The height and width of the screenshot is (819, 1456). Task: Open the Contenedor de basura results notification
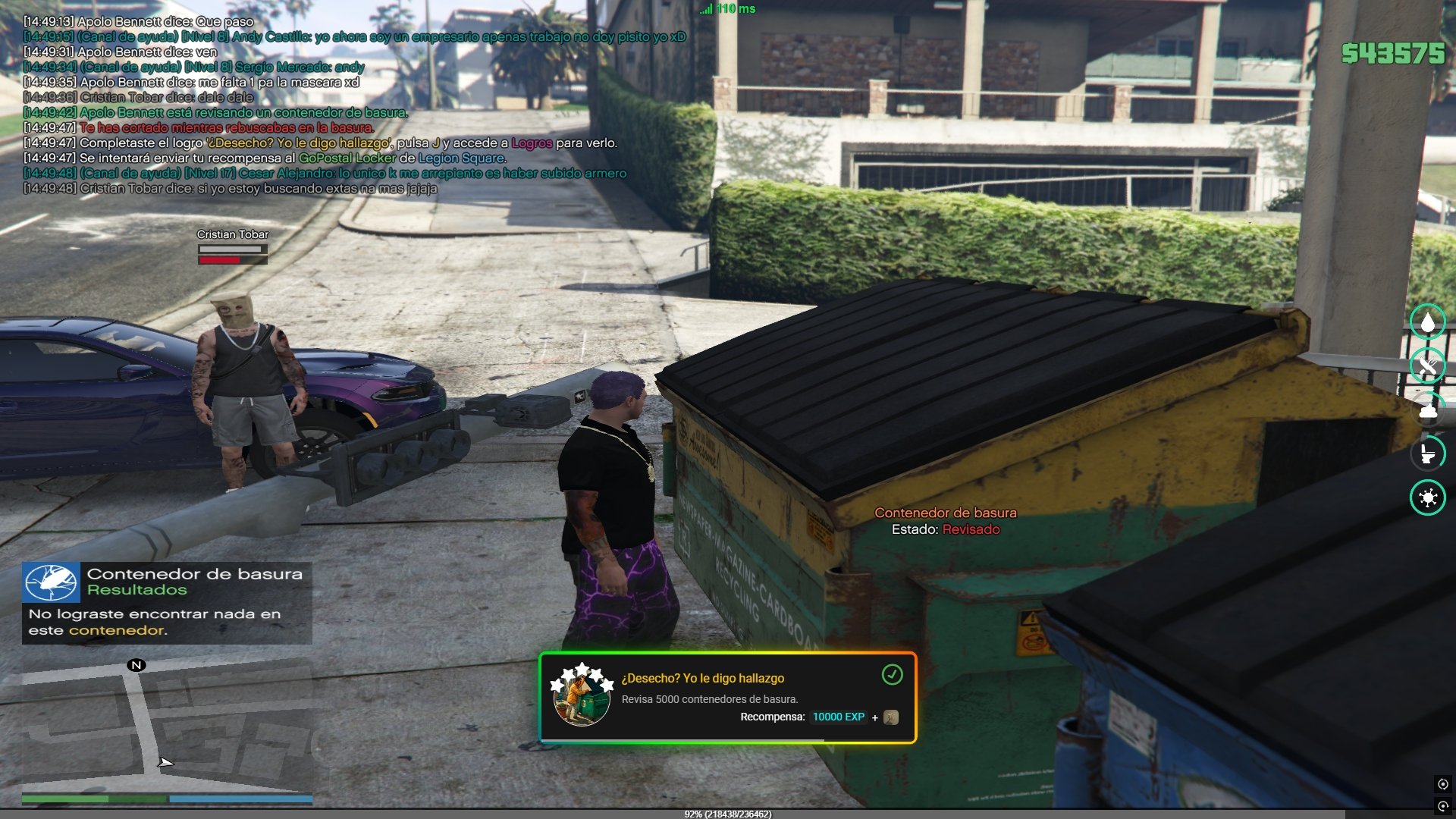tap(167, 603)
